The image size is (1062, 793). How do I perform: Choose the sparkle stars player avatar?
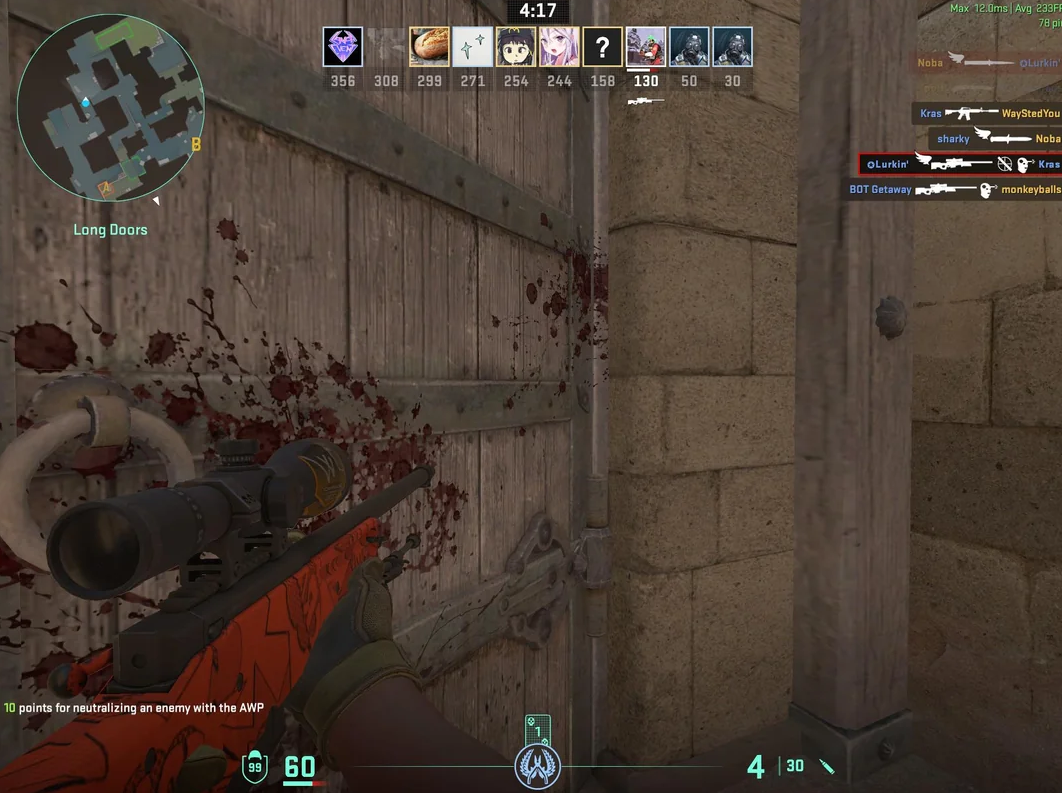(x=472, y=47)
